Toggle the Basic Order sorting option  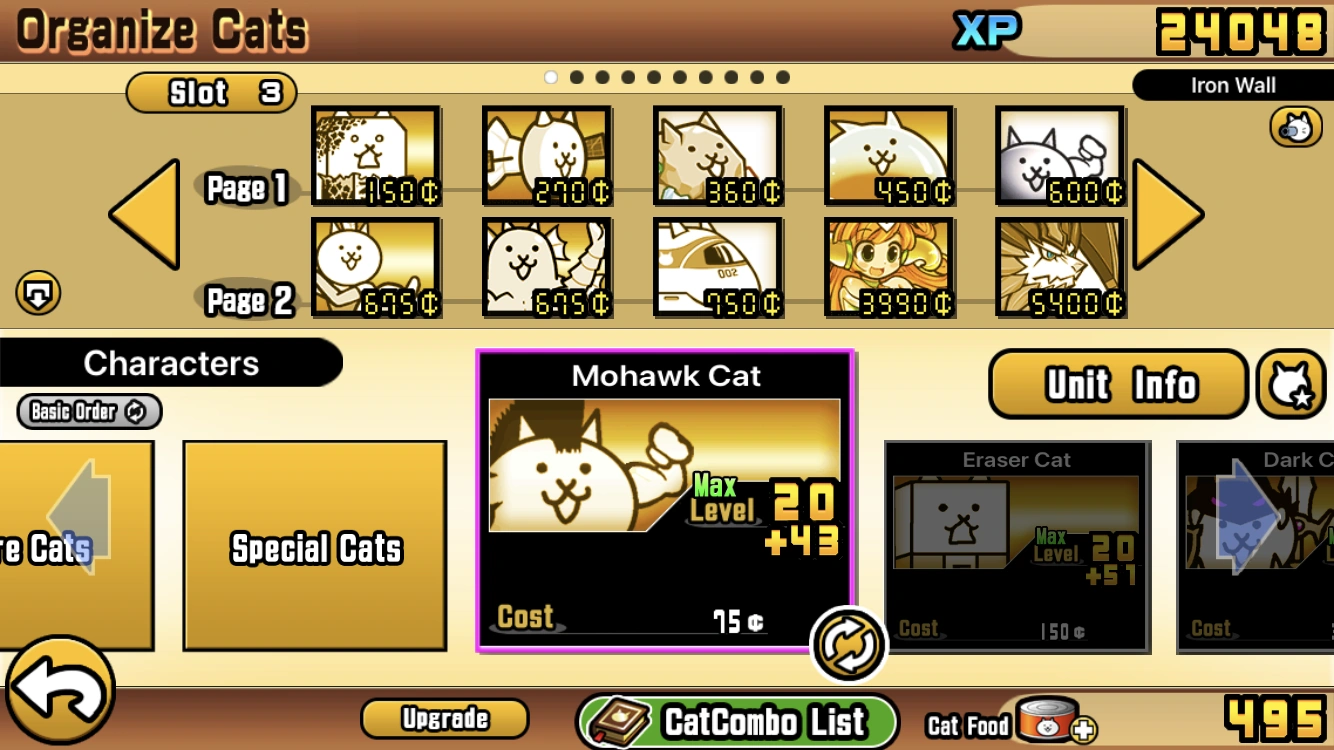[x=86, y=411]
